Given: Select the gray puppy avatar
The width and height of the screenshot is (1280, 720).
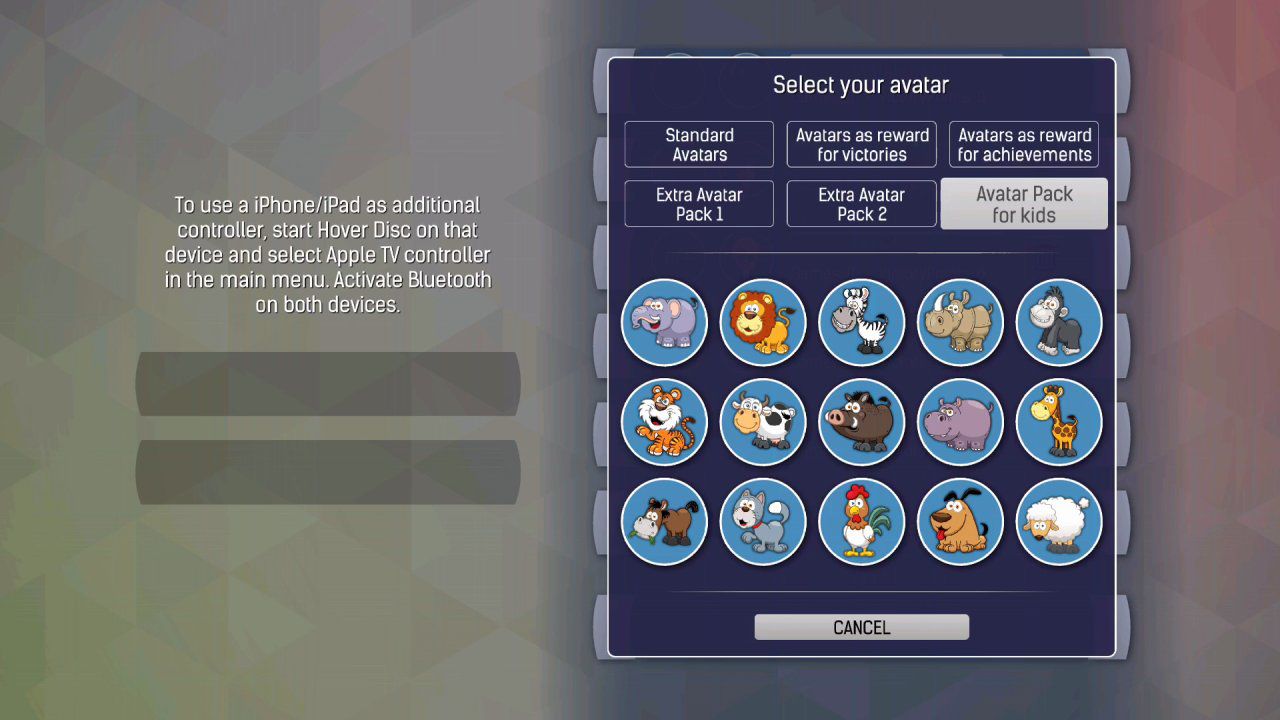Looking at the screenshot, I should tap(763, 521).
